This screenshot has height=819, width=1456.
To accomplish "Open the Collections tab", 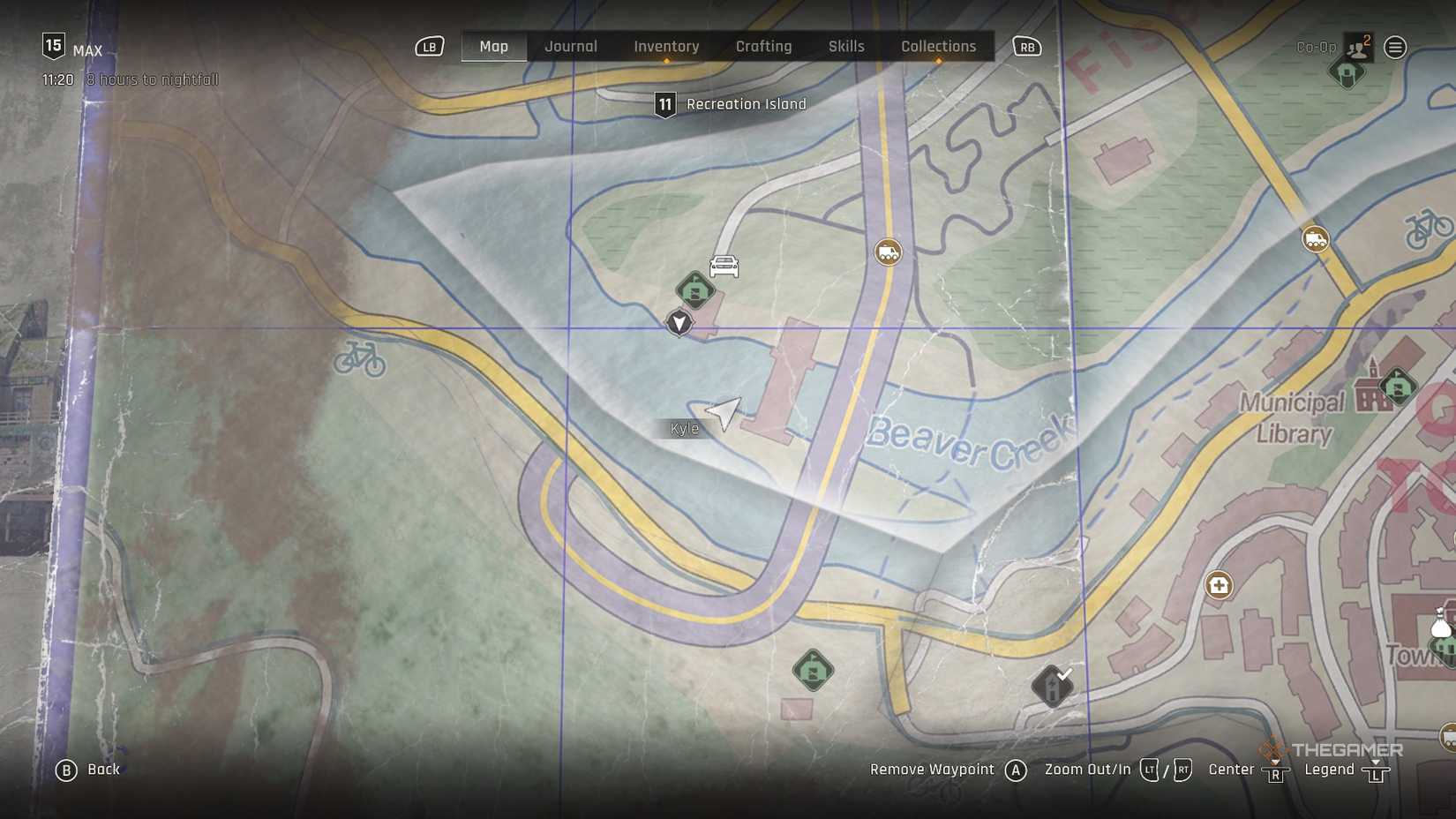I will point(938,47).
